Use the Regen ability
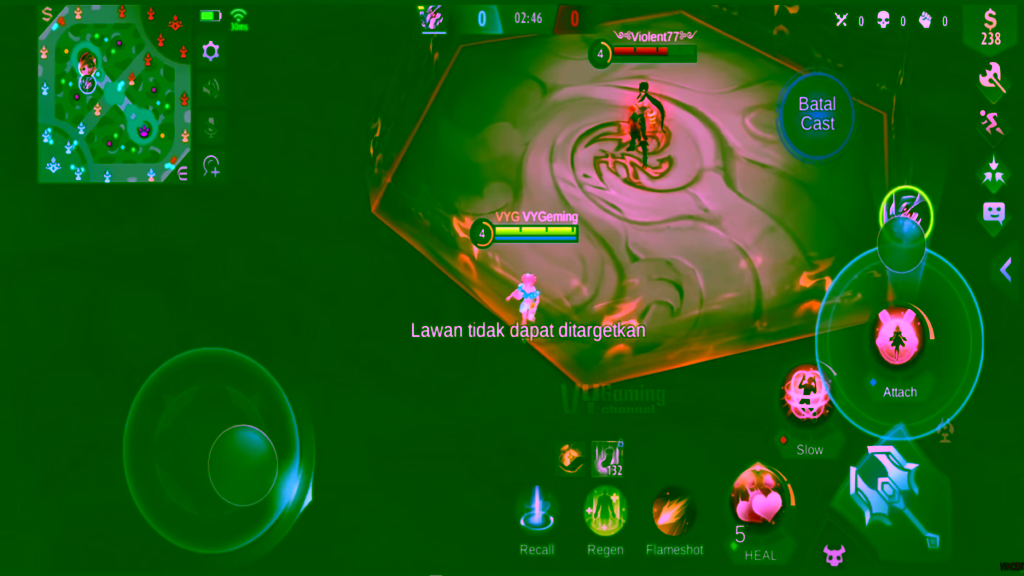 tap(605, 510)
